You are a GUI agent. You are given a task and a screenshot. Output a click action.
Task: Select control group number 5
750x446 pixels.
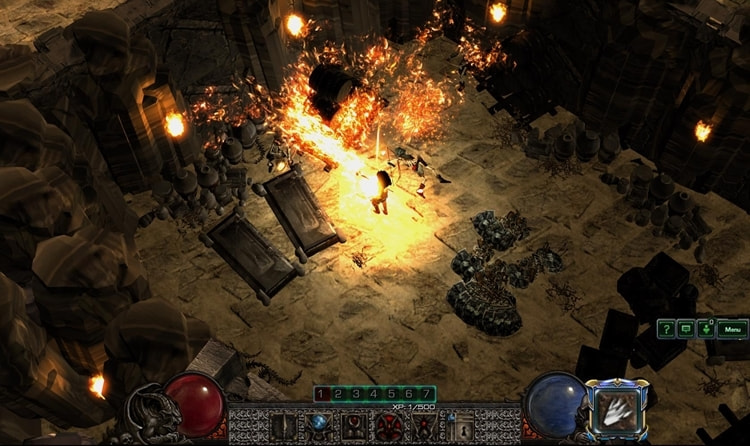click(x=391, y=394)
